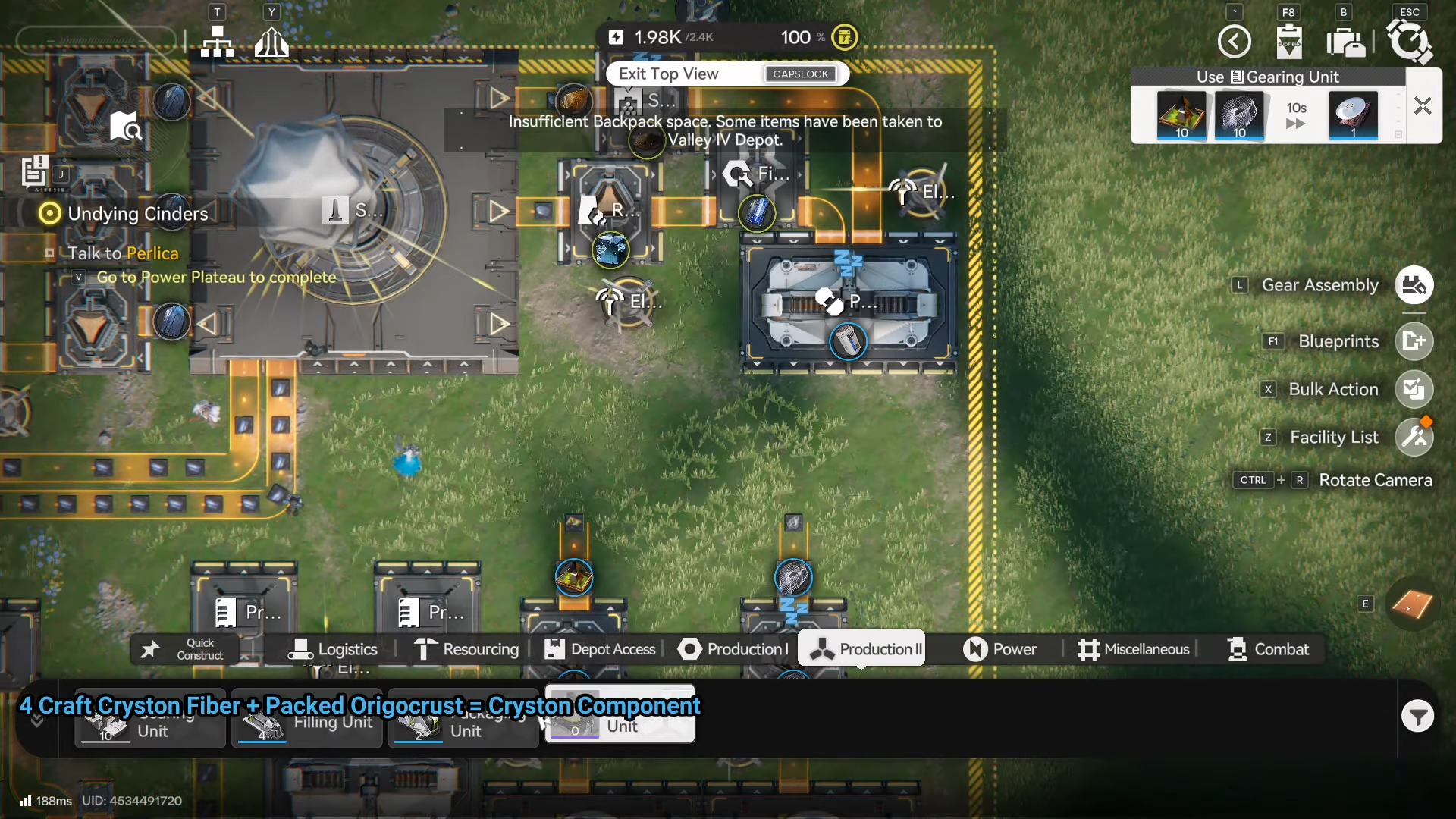Open the Combat build category

coord(1268,649)
